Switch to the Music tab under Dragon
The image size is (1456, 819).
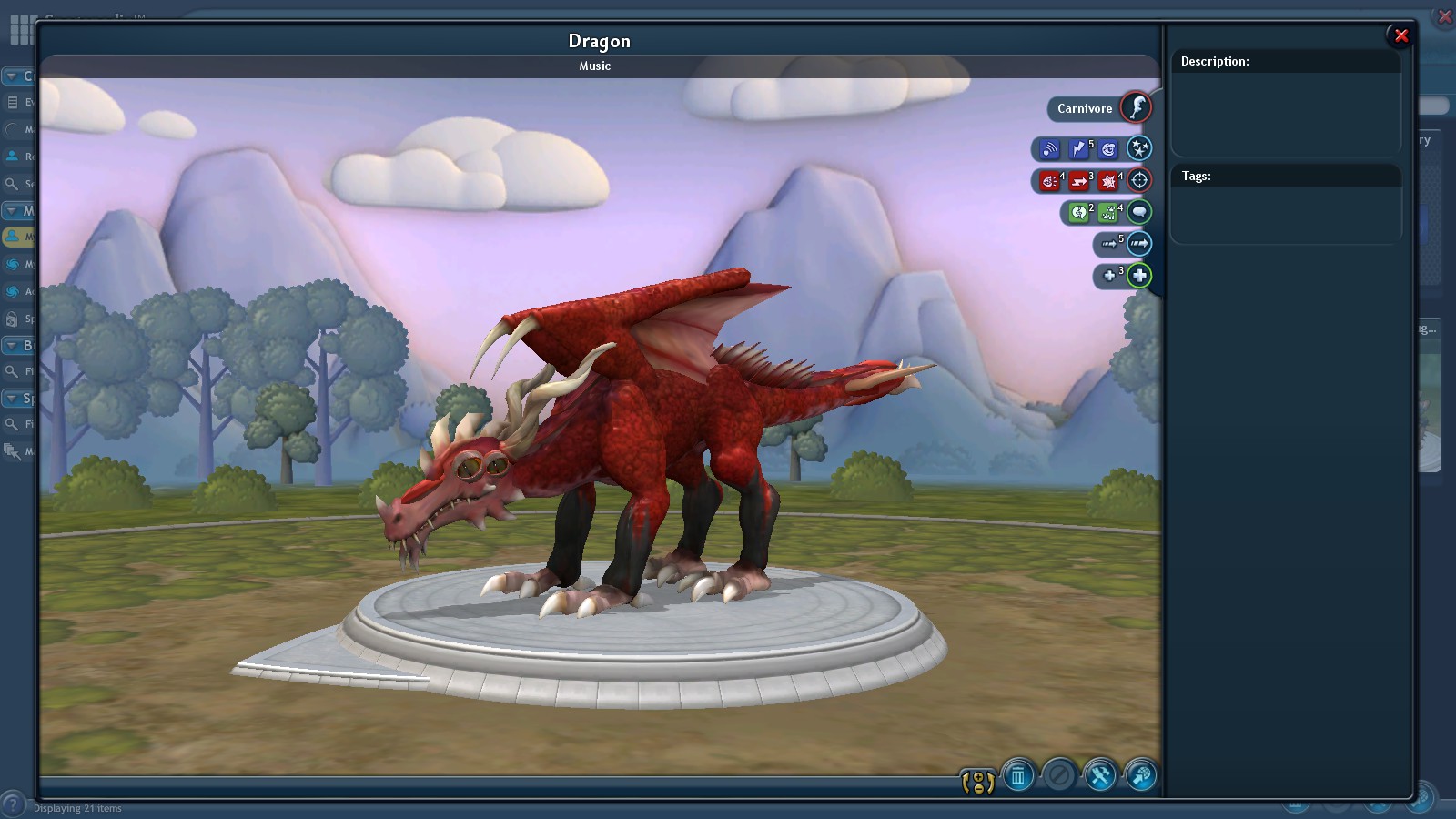pos(593,66)
